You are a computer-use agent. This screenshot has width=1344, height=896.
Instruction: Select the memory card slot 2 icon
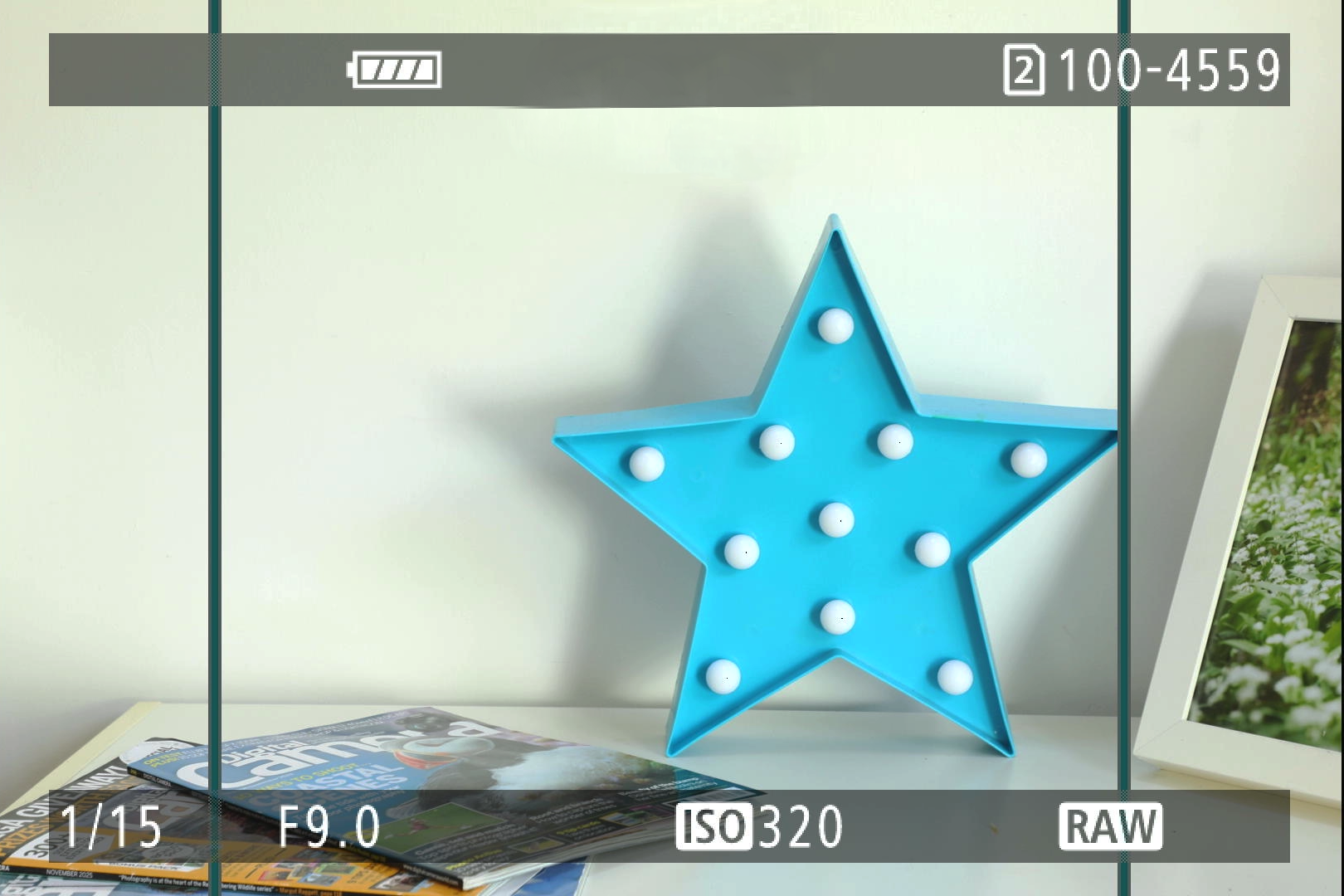click(x=1025, y=71)
